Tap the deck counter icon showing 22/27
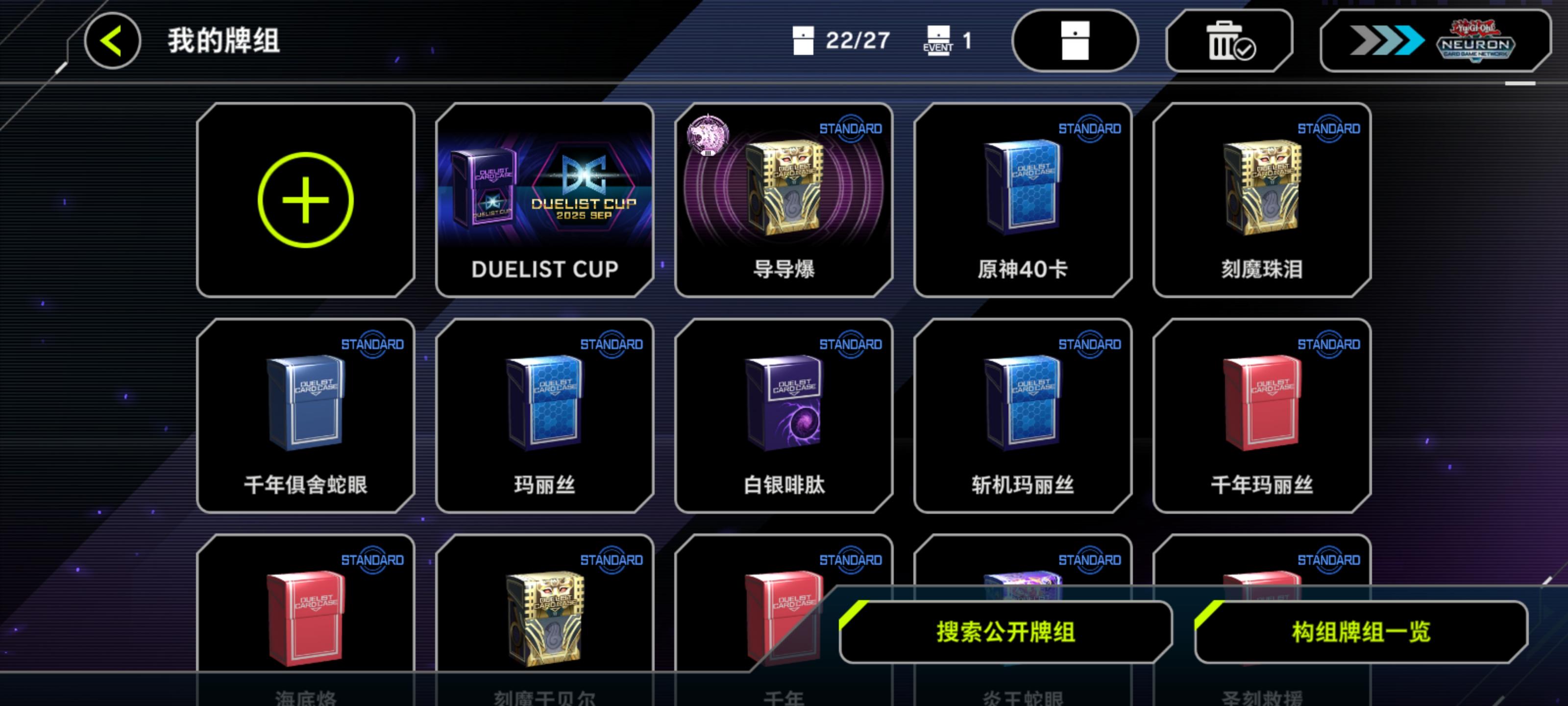 tap(803, 40)
